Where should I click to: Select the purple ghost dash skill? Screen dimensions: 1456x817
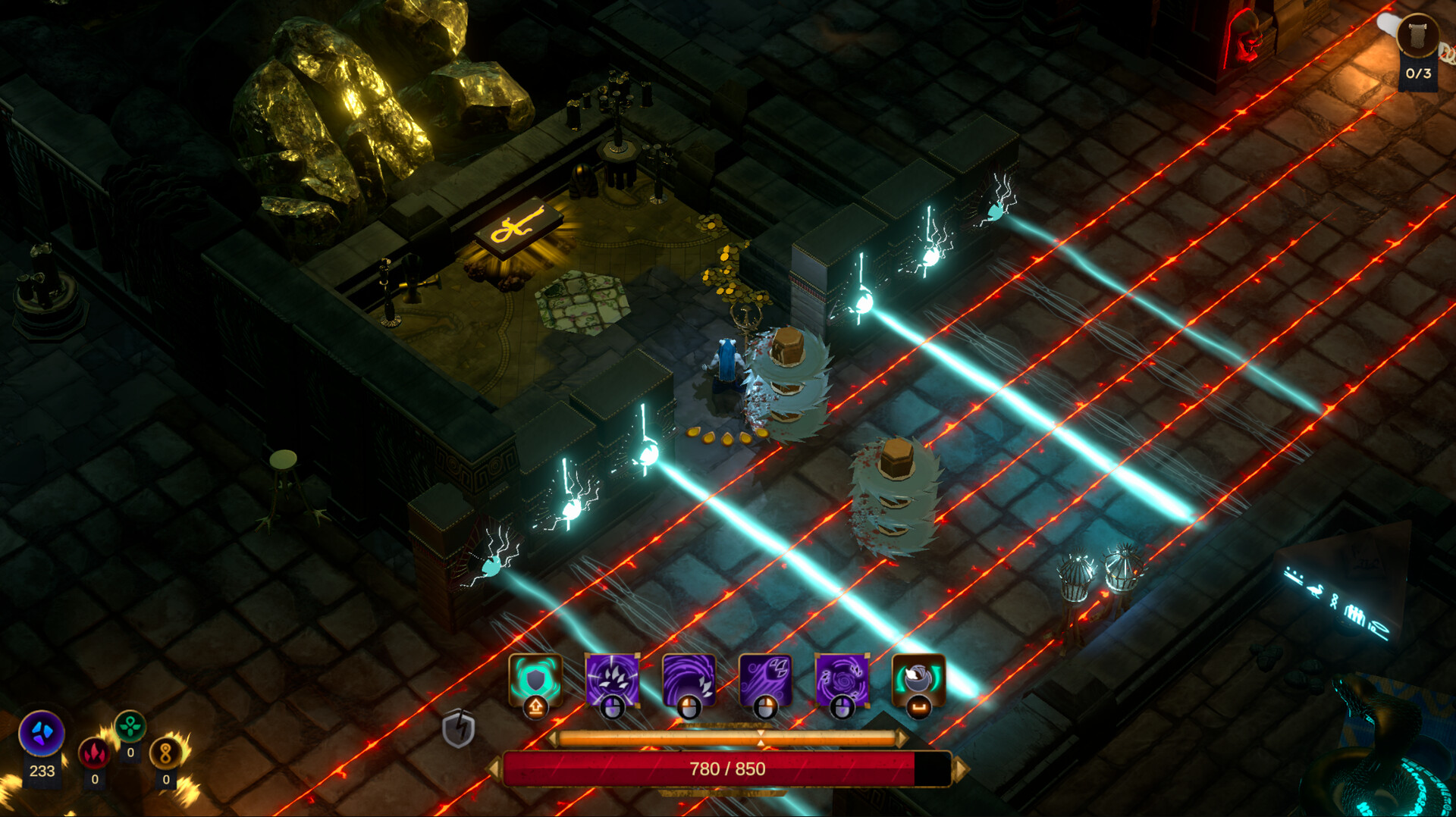767,680
